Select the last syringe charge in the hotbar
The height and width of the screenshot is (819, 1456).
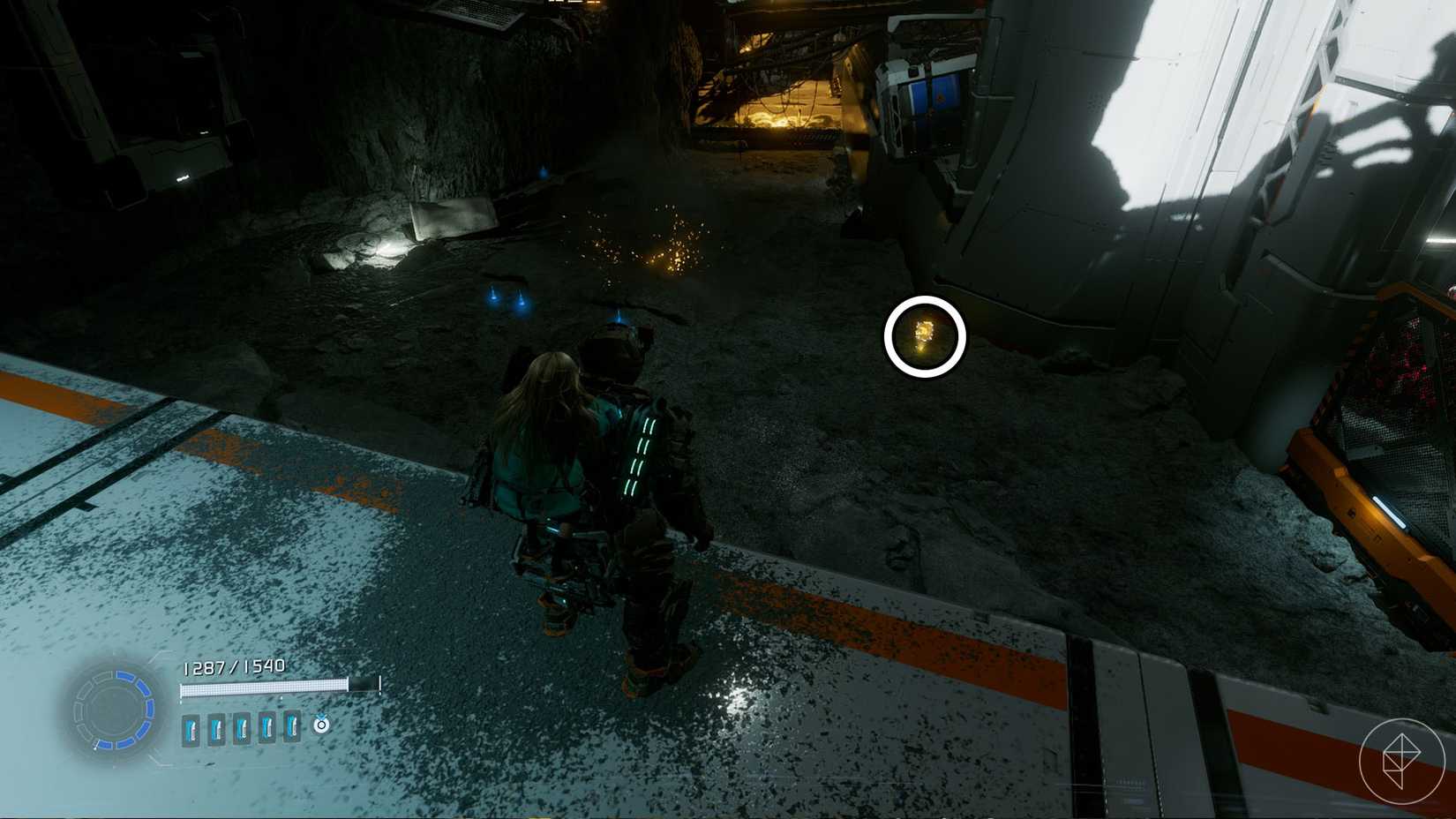292,728
